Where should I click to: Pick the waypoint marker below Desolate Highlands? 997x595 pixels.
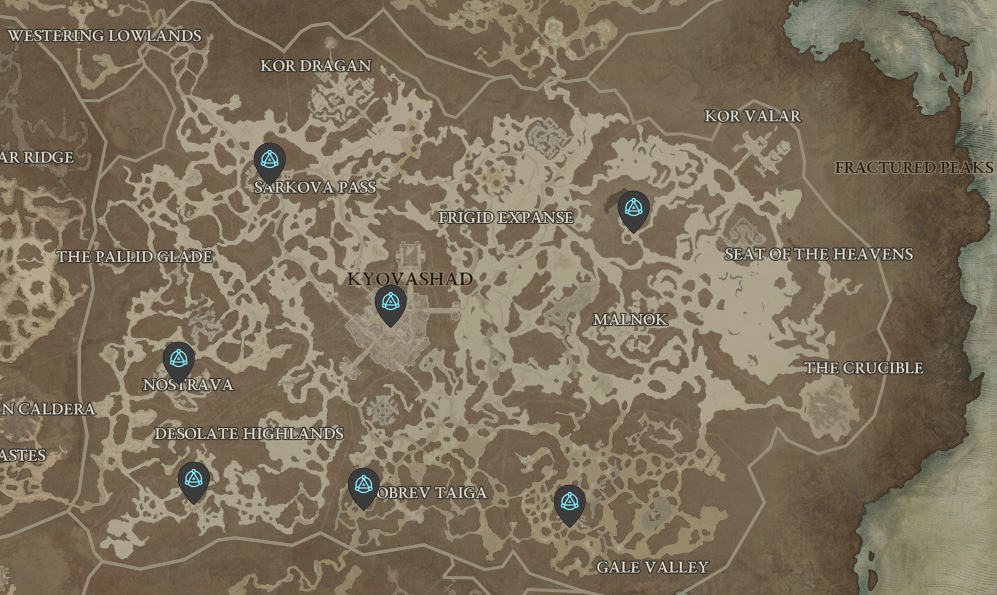coord(193,480)
